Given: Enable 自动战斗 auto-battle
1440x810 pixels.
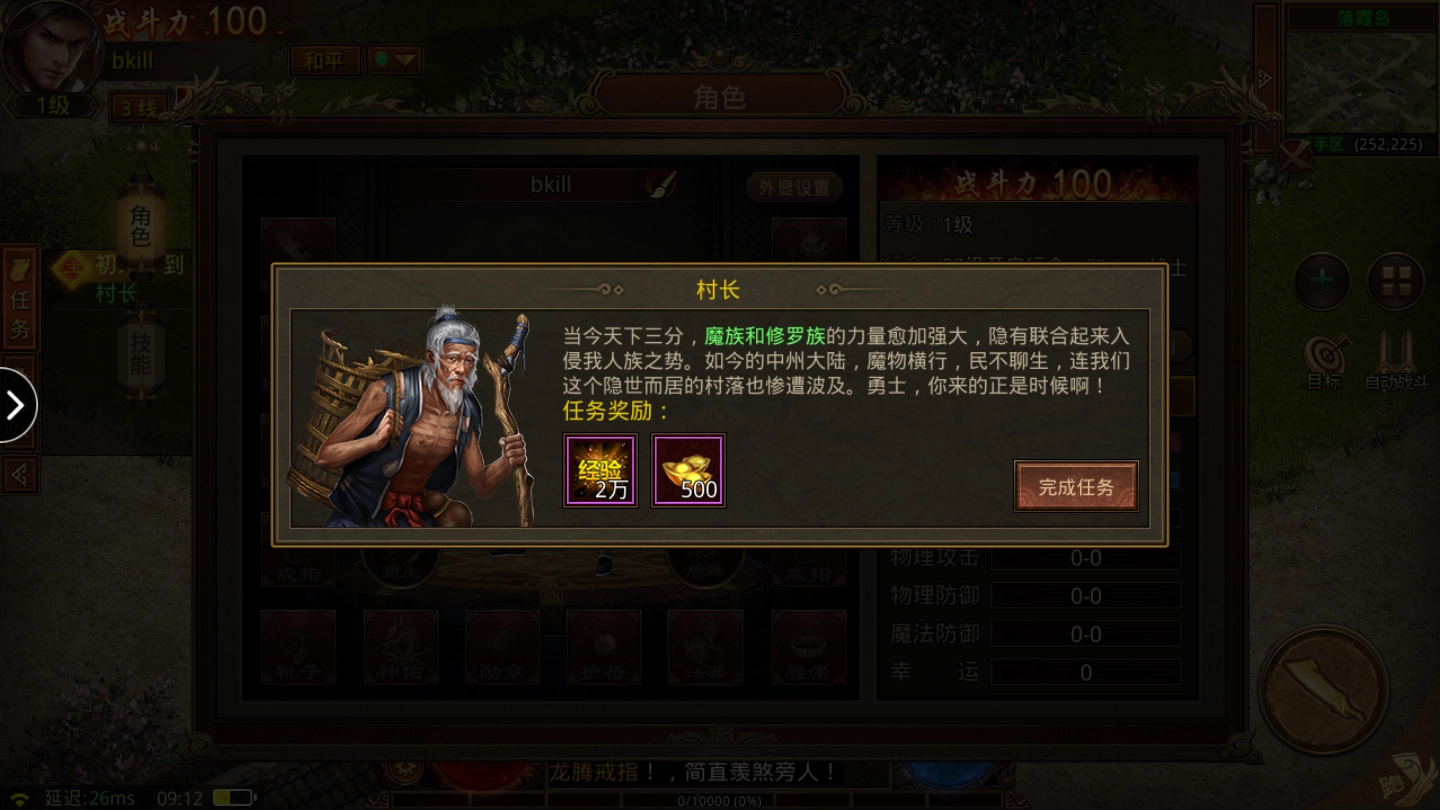Looking at the screenshot, I should (1397, 357).
